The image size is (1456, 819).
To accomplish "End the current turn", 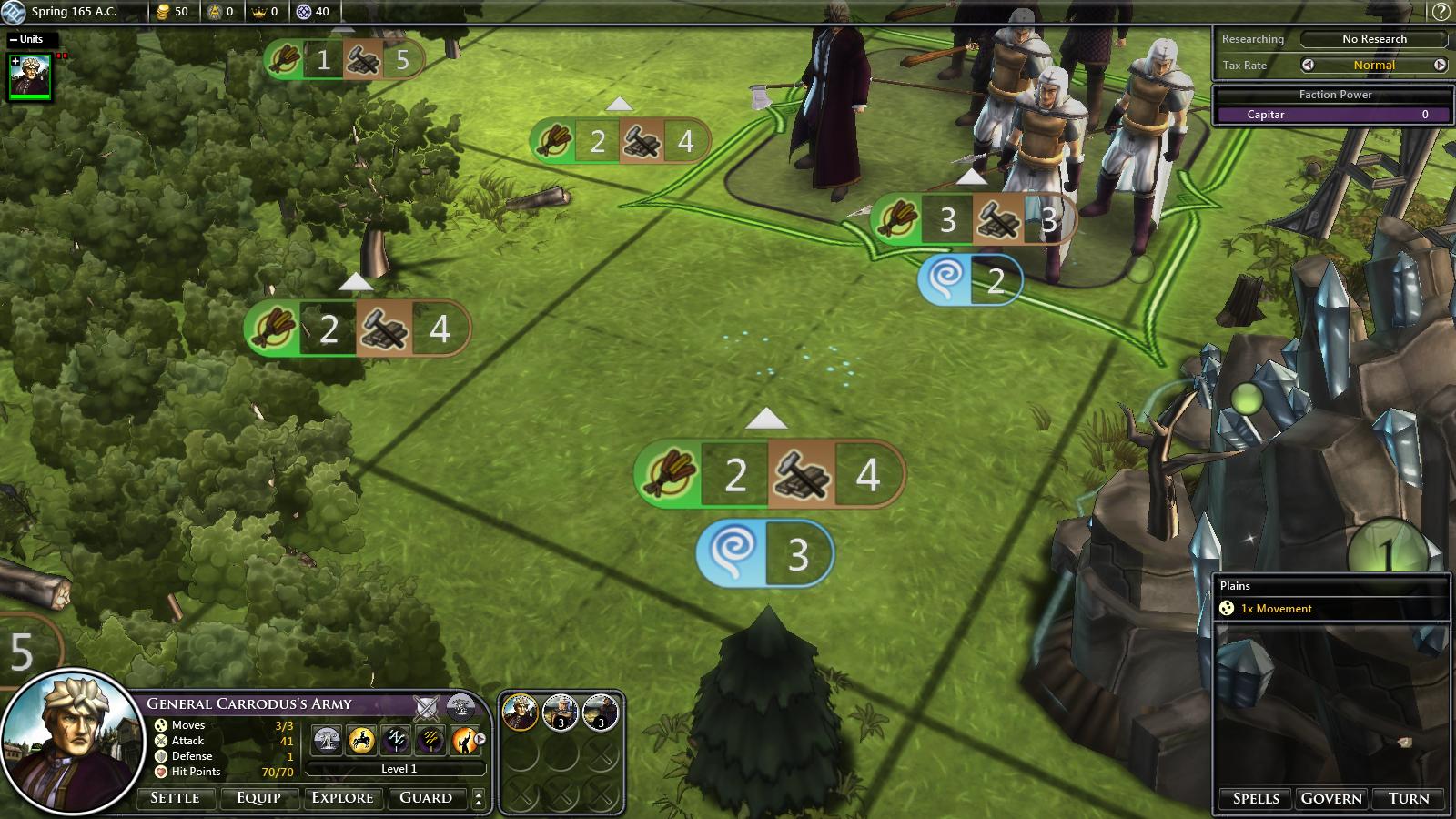I will (x=1409, y=798).
